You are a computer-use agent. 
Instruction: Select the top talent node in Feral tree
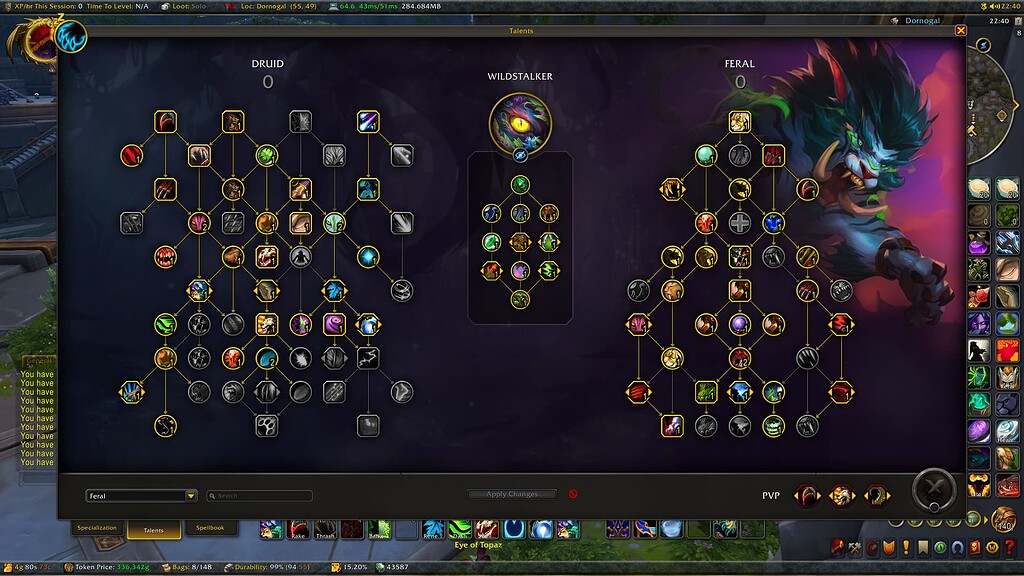click(x=739, y=122)
